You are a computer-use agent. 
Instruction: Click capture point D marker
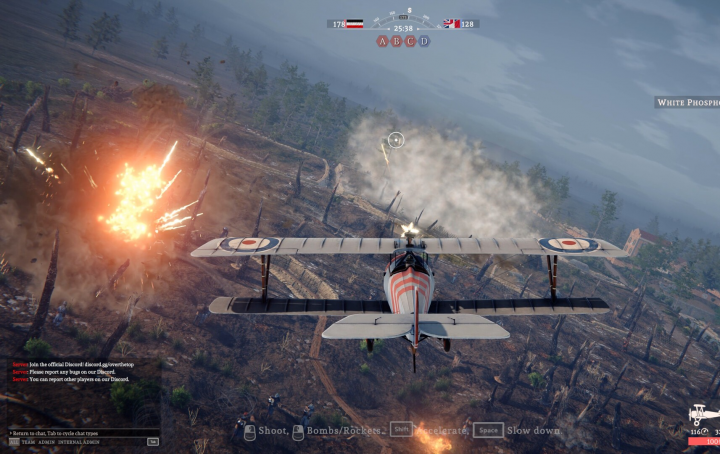point(424,41)
